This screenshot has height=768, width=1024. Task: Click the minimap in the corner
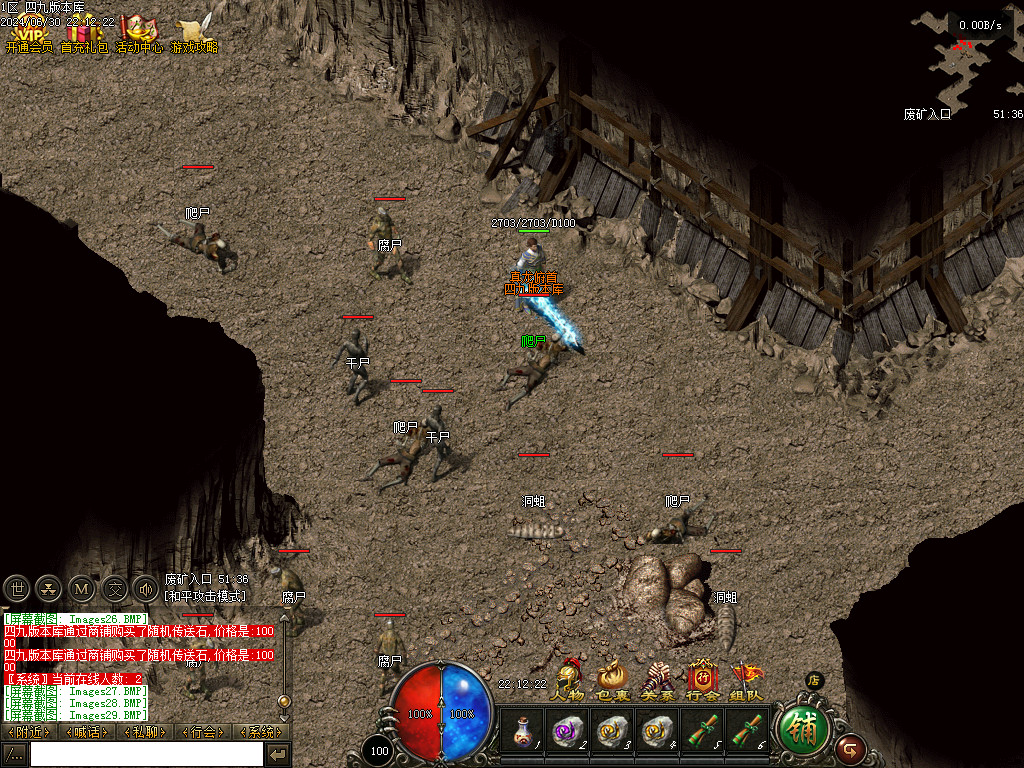[x=965, y=60]
